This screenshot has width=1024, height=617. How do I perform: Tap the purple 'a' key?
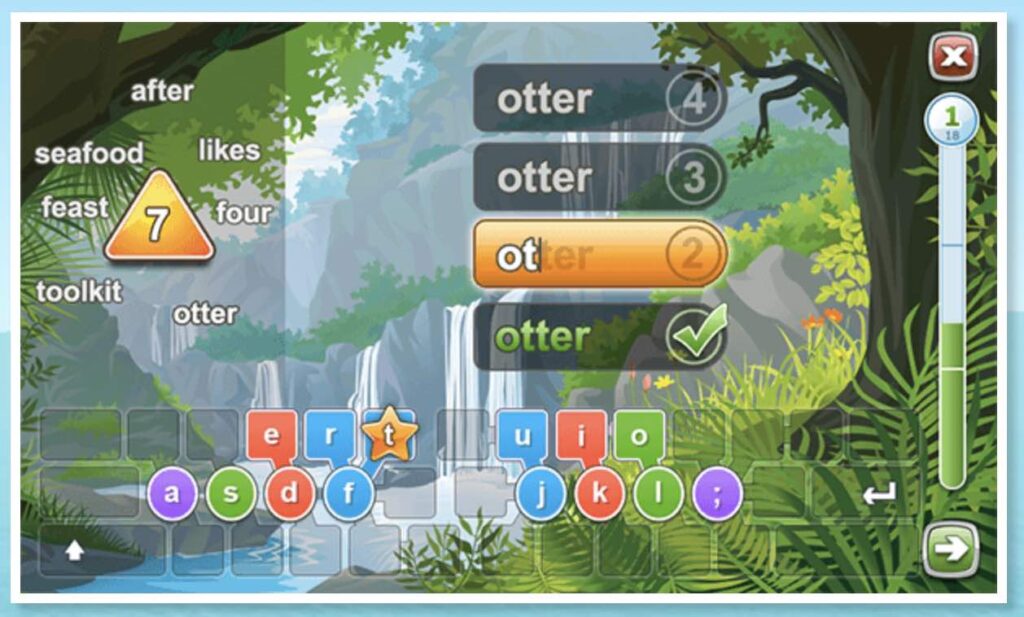(172, 494)
